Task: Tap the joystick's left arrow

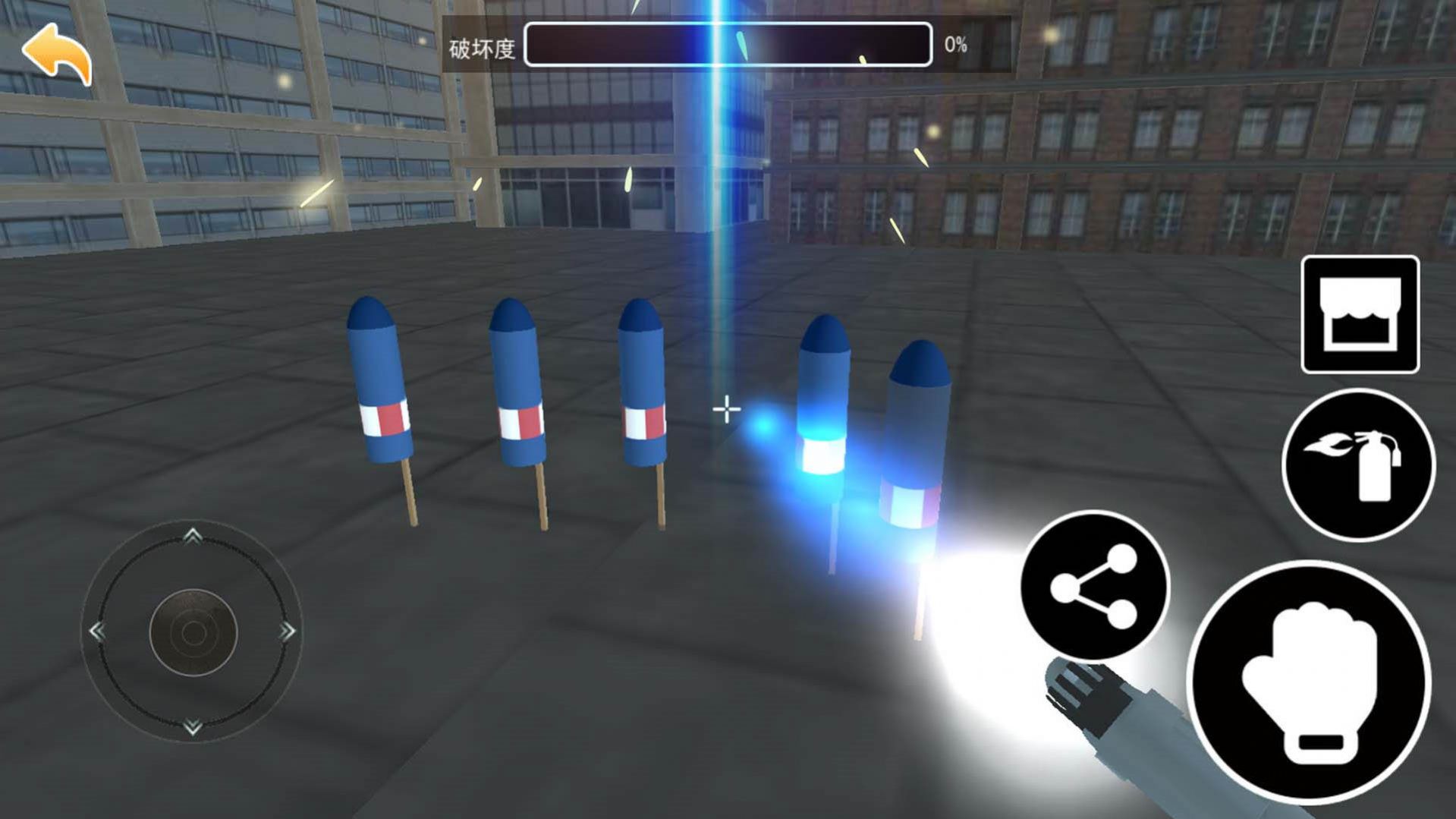Action: click(x=97, y=632)
